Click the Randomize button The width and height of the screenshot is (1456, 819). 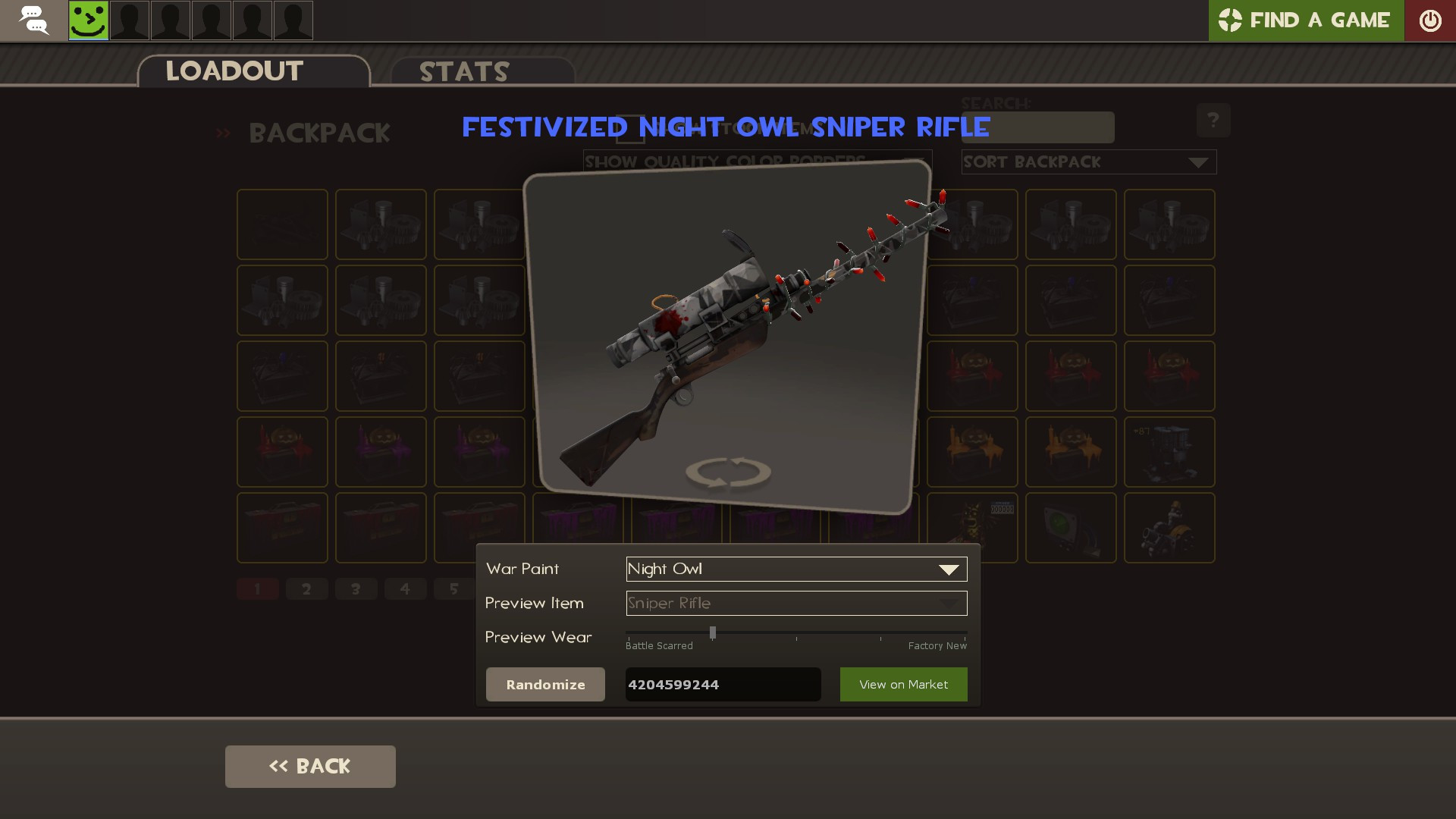(x=544, y=684)
